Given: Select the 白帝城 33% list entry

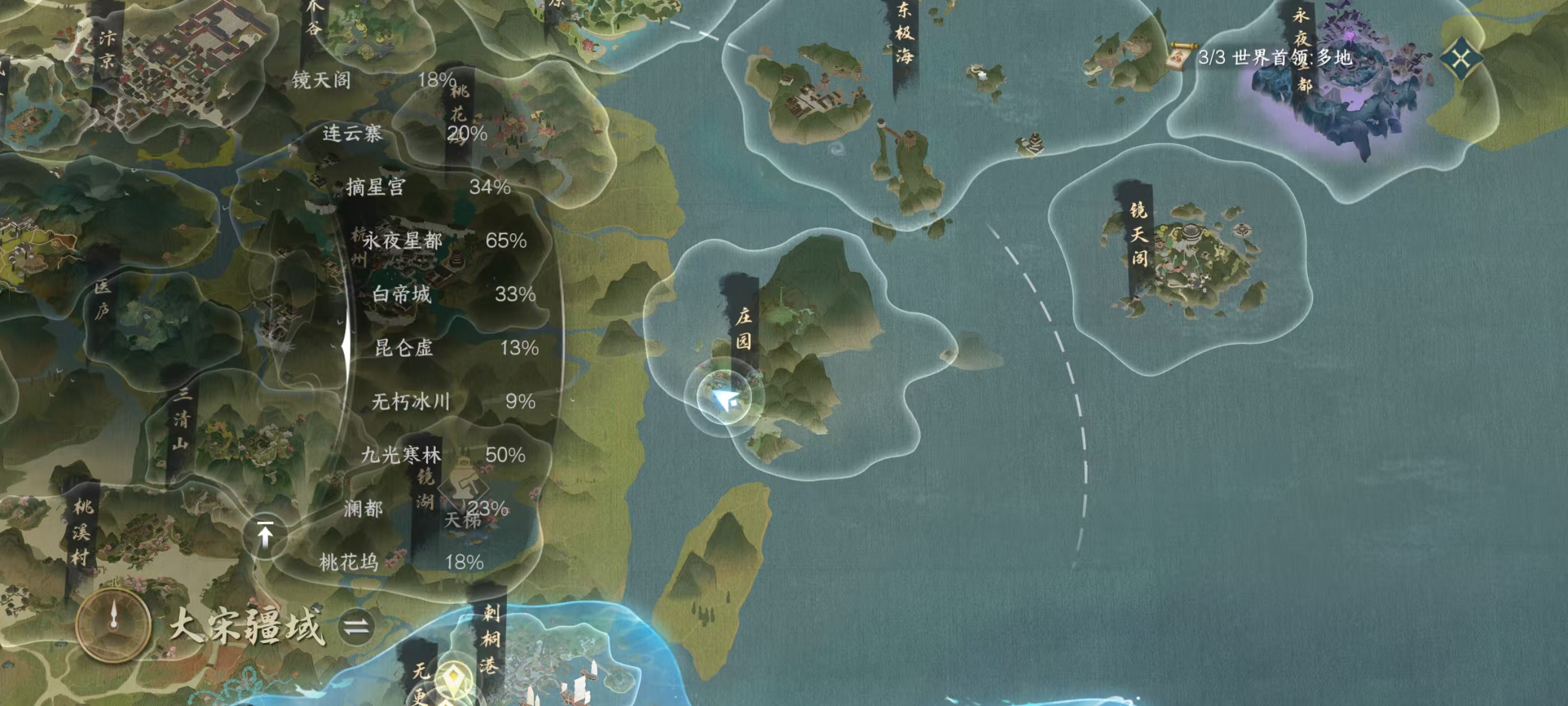Looking at the screenshot, I should pyautogui.click(x=454, y=294).
